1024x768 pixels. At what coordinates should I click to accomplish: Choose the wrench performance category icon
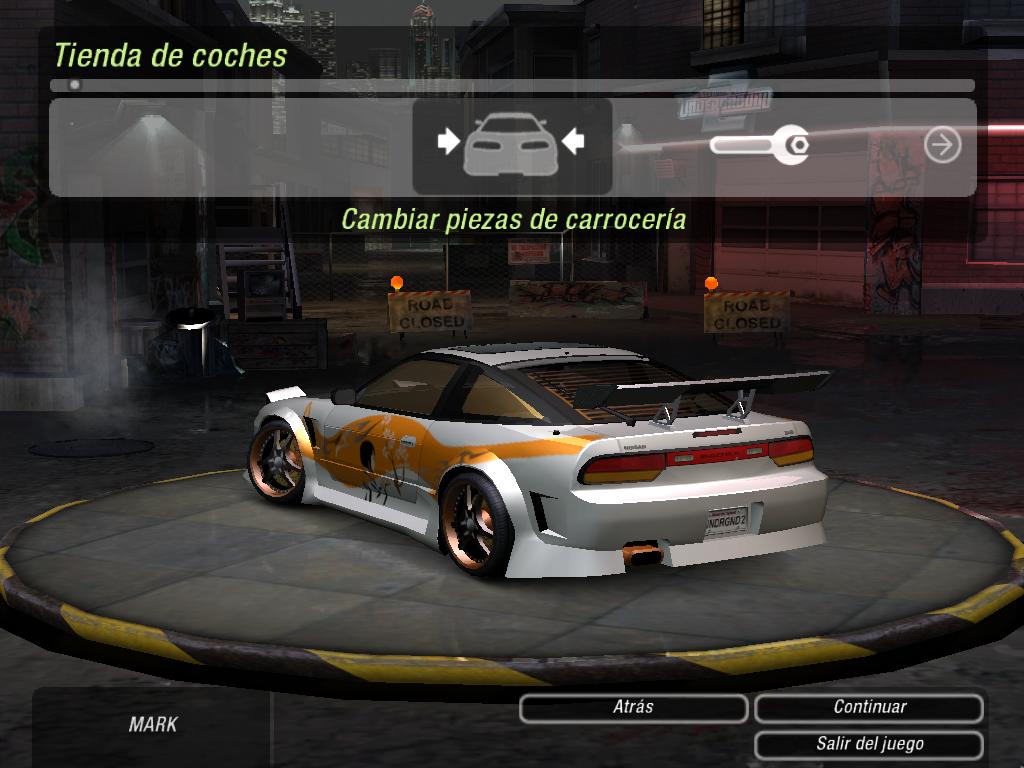click(x=759, y=146)
